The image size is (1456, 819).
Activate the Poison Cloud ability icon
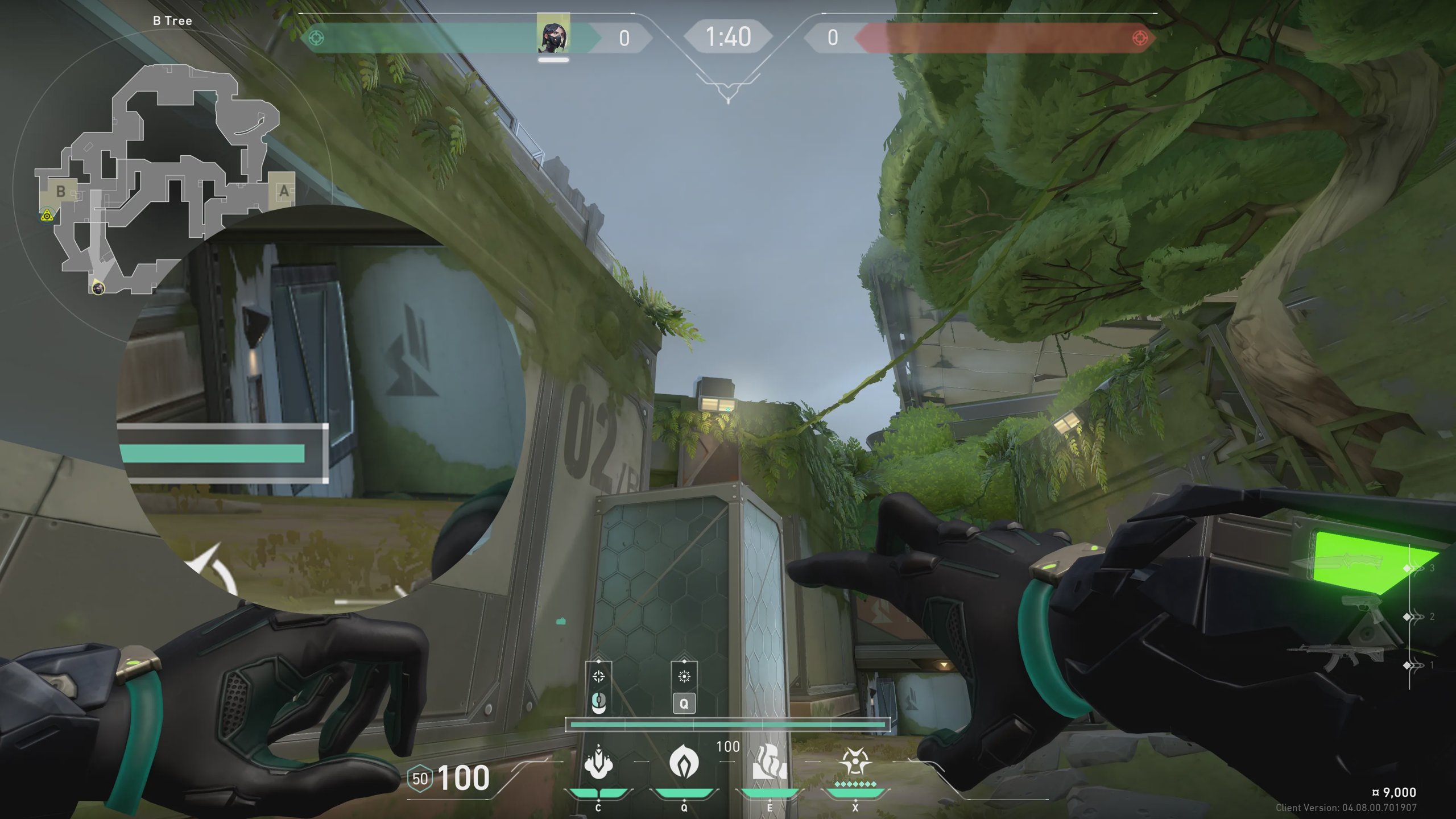click(x=684, y=762)
